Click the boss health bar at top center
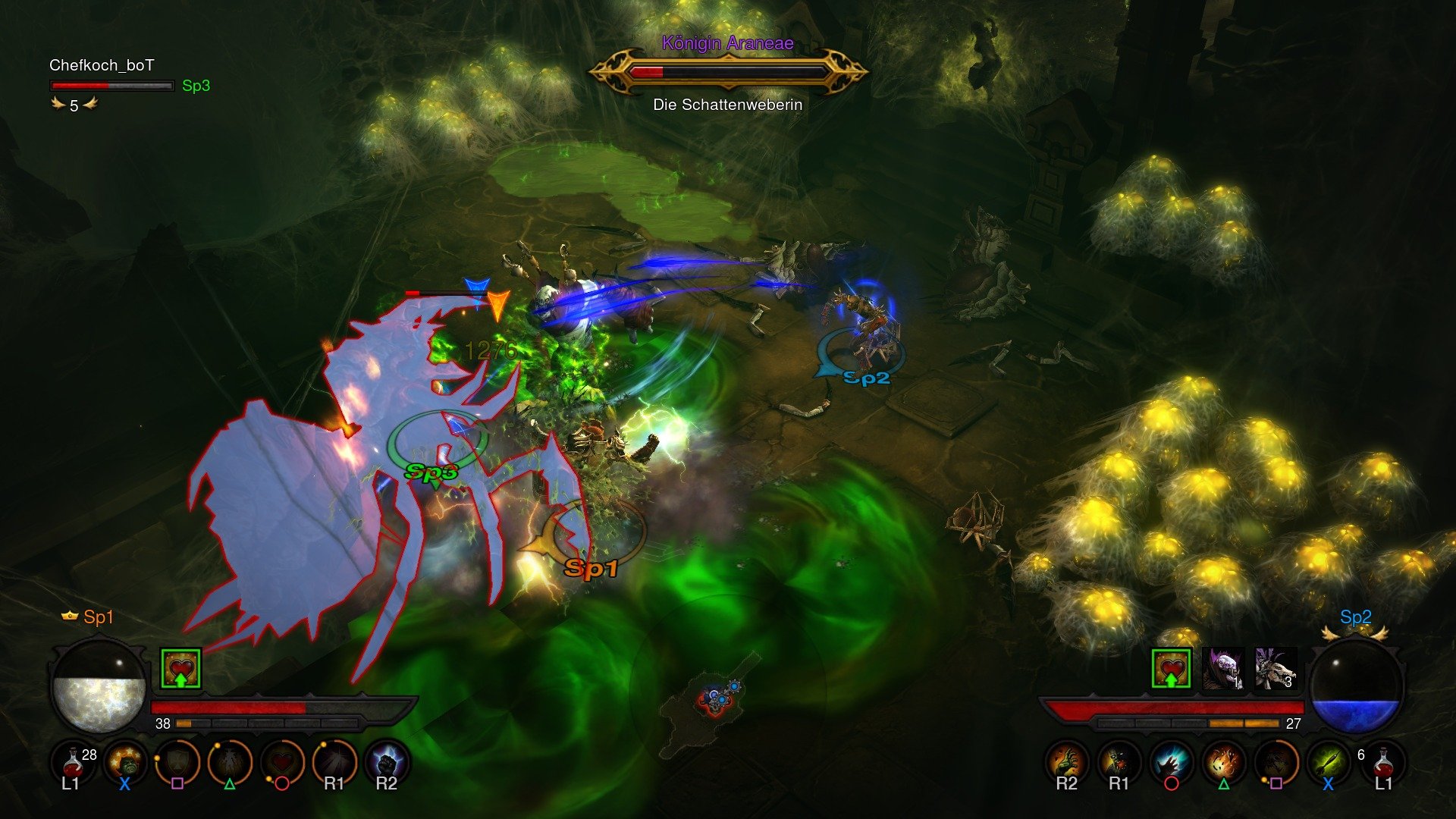 click(728, 71)
